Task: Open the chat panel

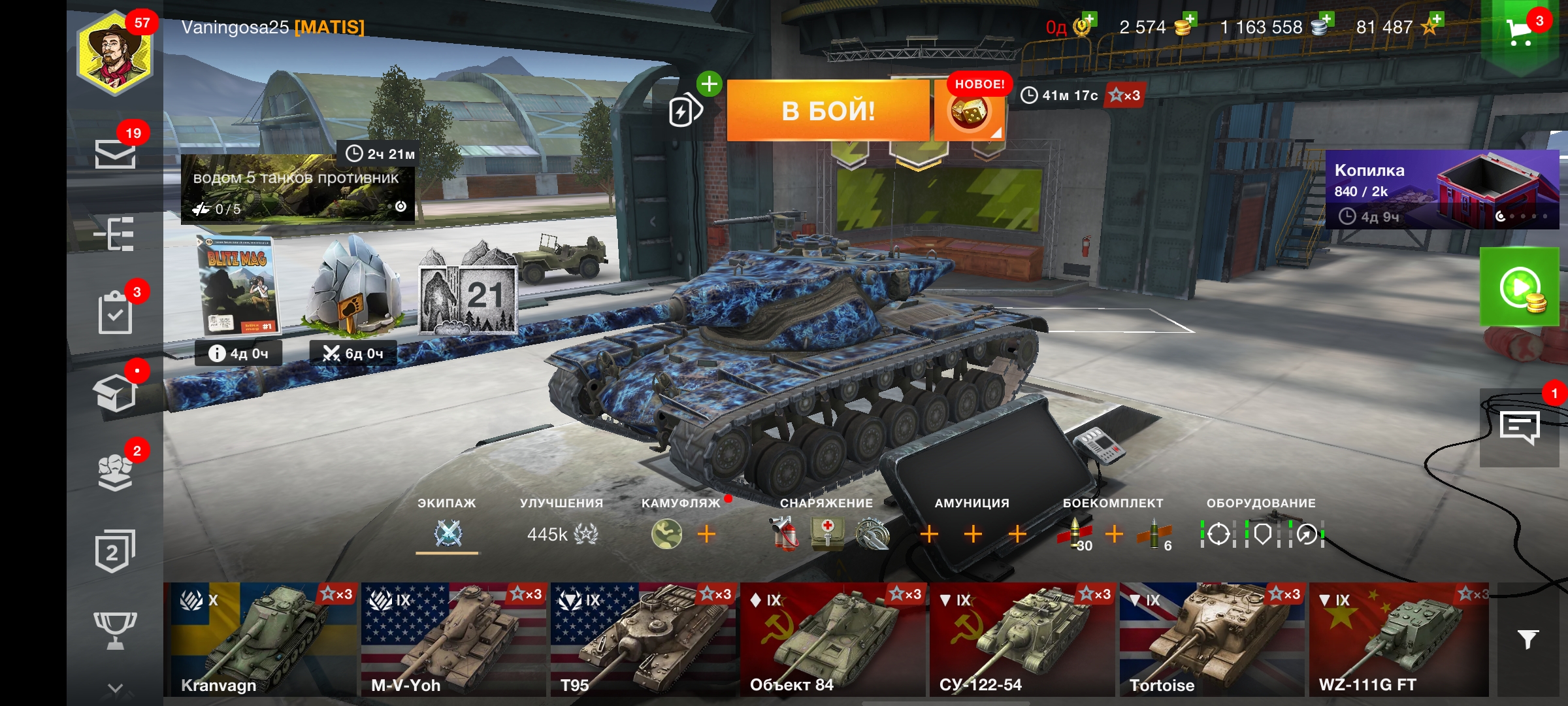Action: point(1520,428)
